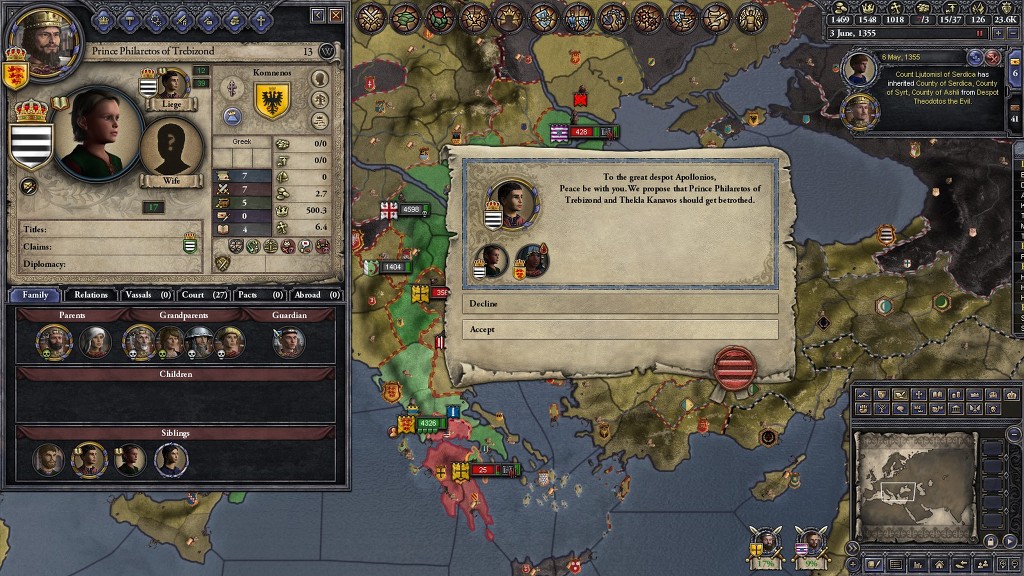Viewport: 1024px width, 576px height.
Task: Click the world minimap
Action: point(917,487)
